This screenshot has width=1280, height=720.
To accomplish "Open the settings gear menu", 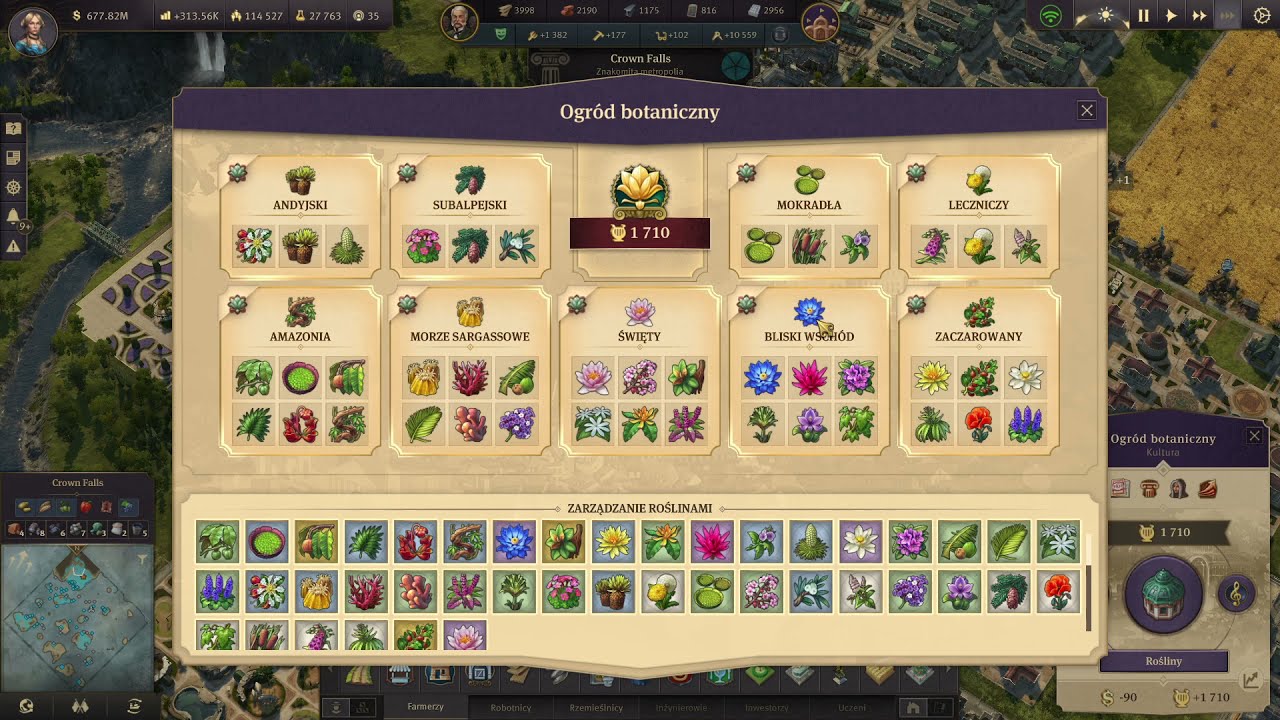I will pyautogui.click(x=1261, y=16).
